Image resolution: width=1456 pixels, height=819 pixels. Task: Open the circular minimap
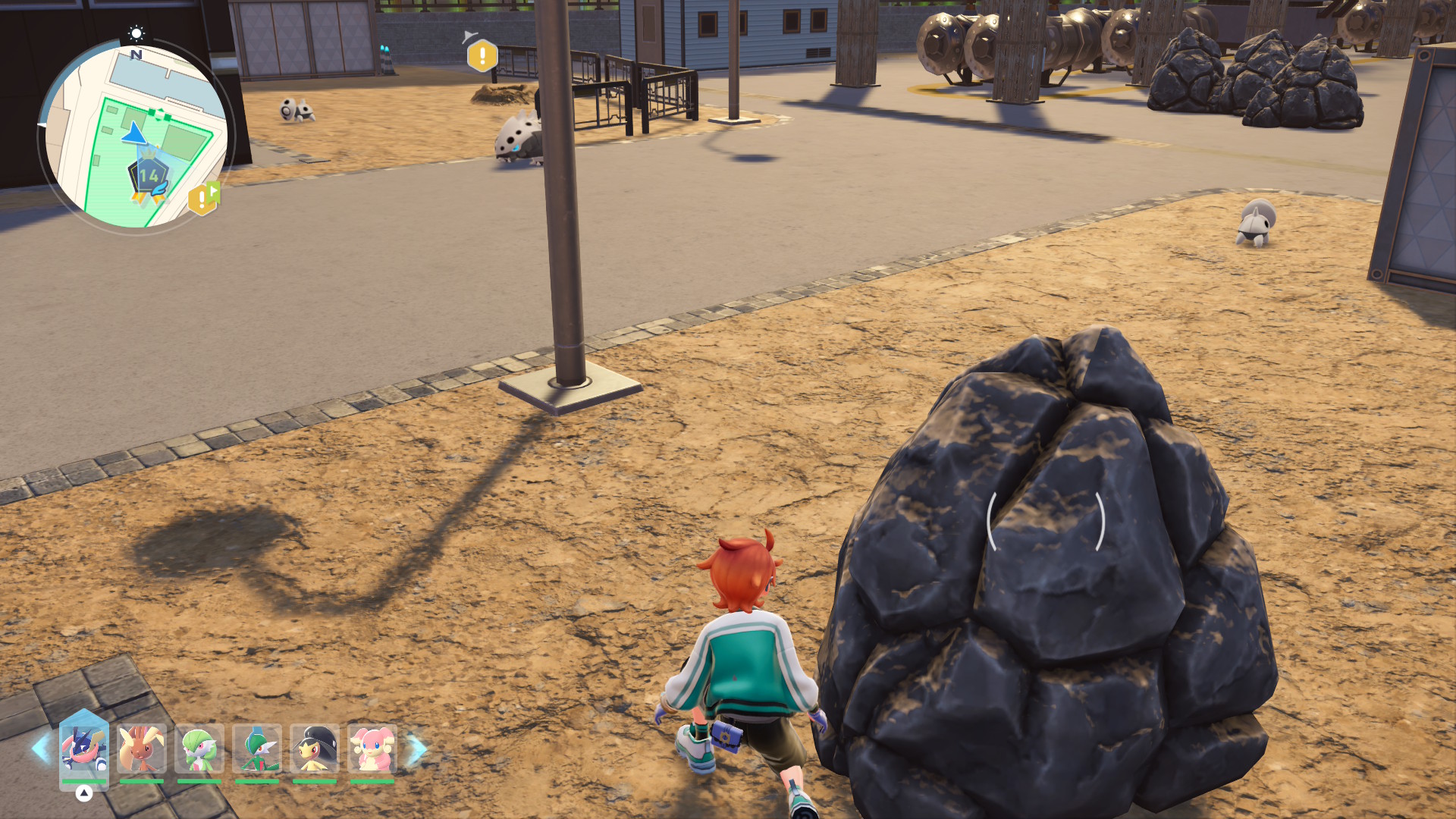pos(136,136)
